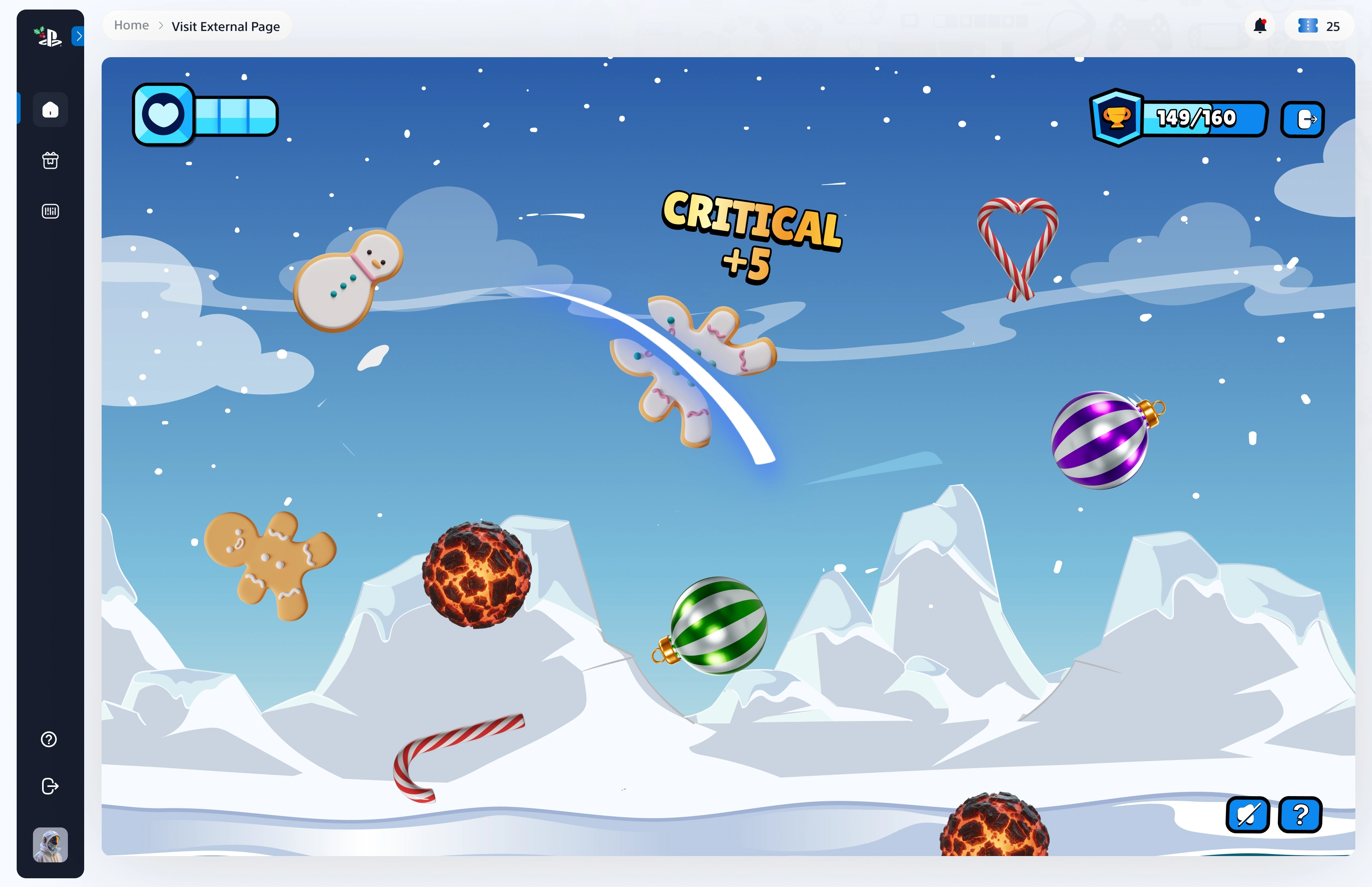The width and height of the screenshot is (1372, 887).
Task: Open the barcode icon in the sidebar
Action: 50,211
